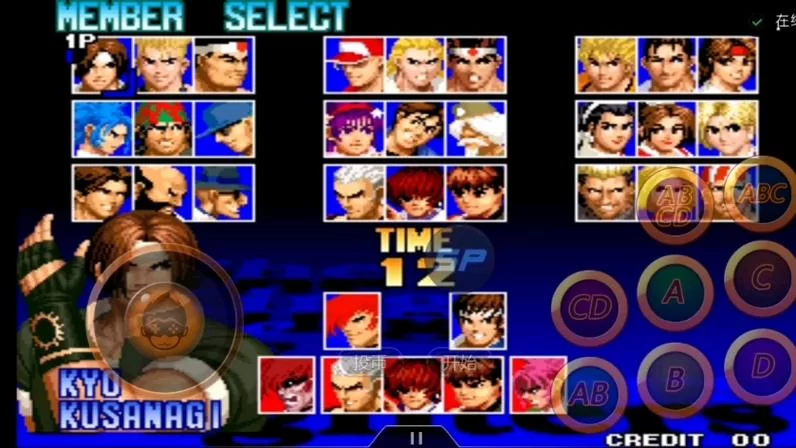Screen dimensions: 796x448
Task: Select Joe Higashi with the headband
Action: point(476,65)
